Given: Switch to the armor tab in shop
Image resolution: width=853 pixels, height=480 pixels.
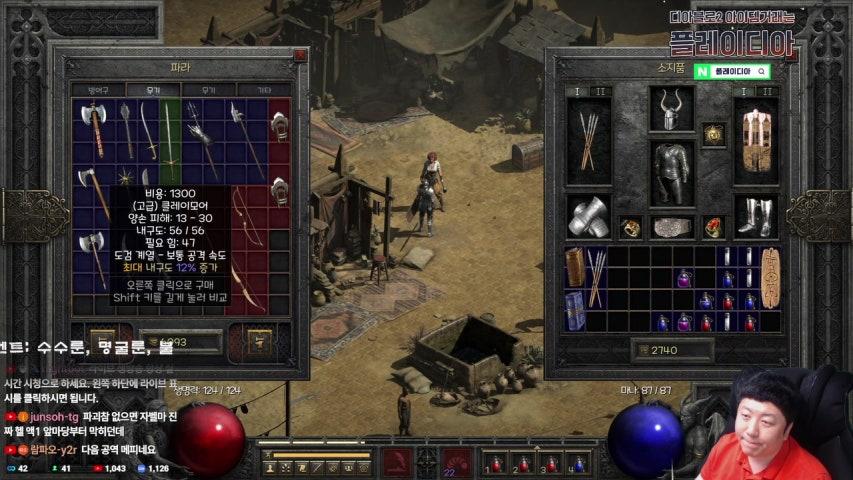Looking at the screenshot, I should 98,90.
